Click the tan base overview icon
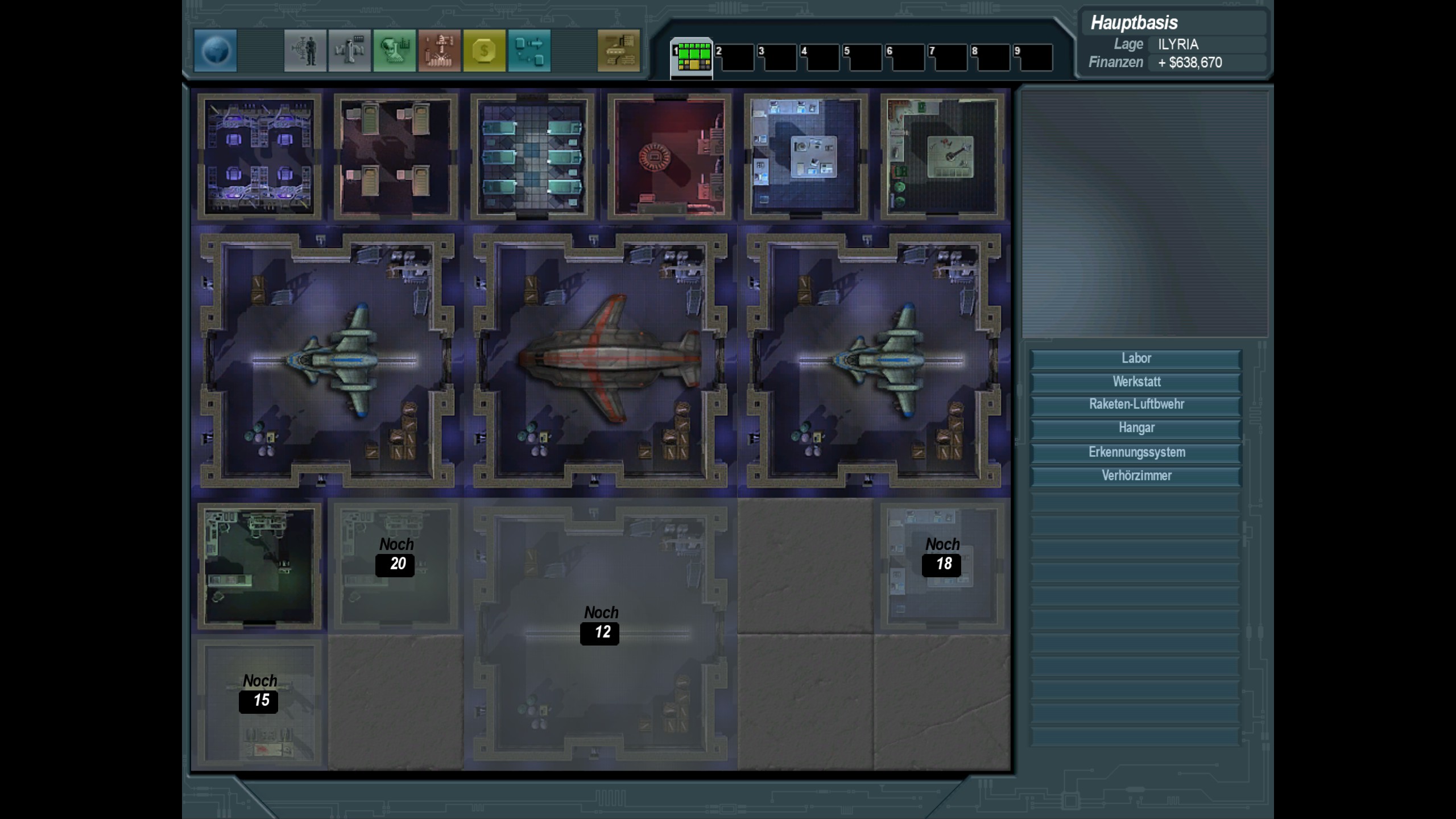The height and width of the screenshot is (819, 1456). coord(618,51)
